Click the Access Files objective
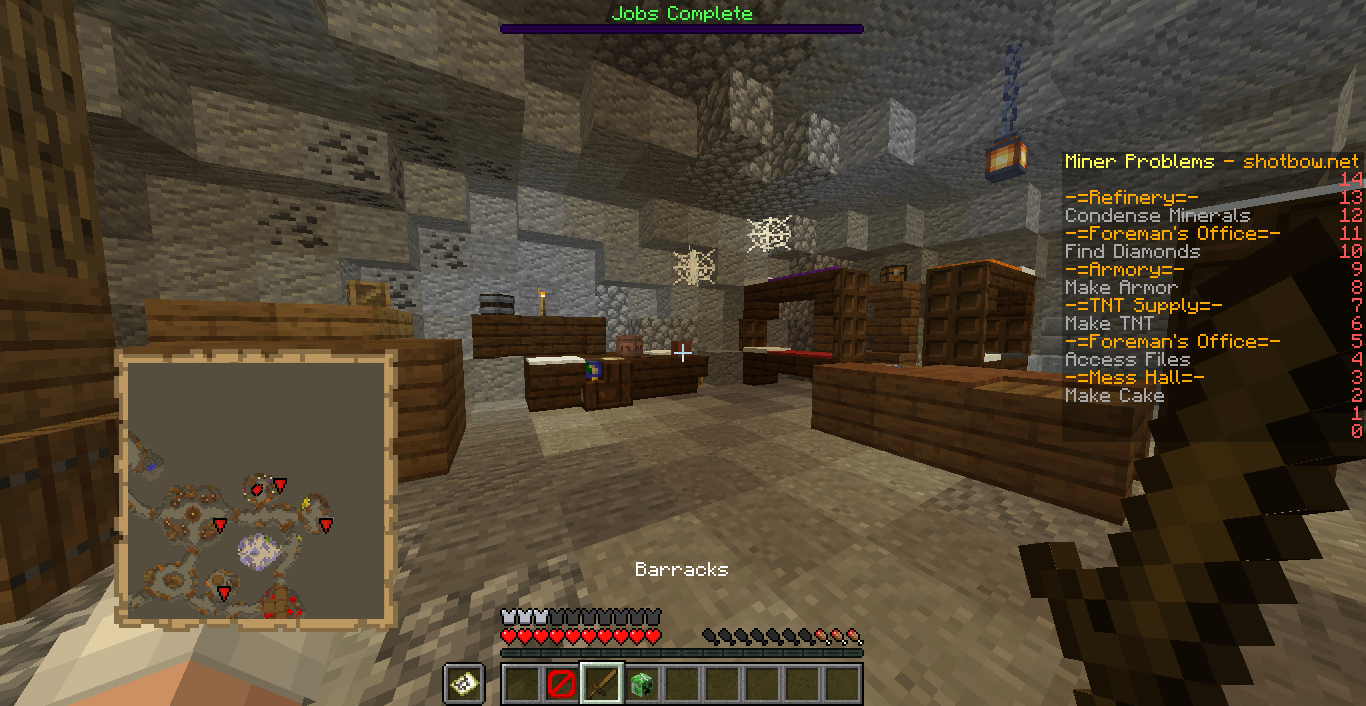Screen dimensions: 1366x706 coord(1127,360)
